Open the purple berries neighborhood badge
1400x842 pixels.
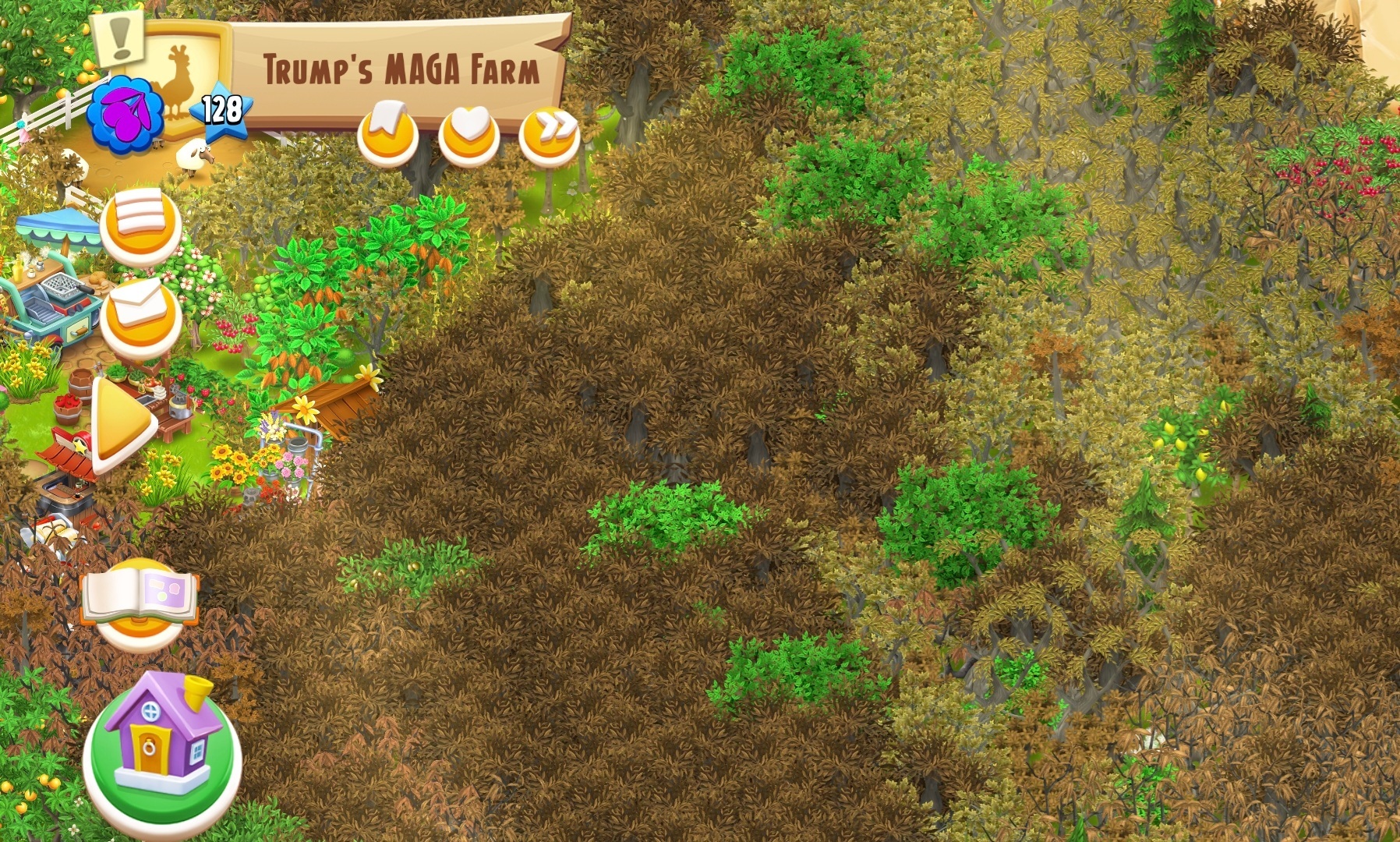125,115
